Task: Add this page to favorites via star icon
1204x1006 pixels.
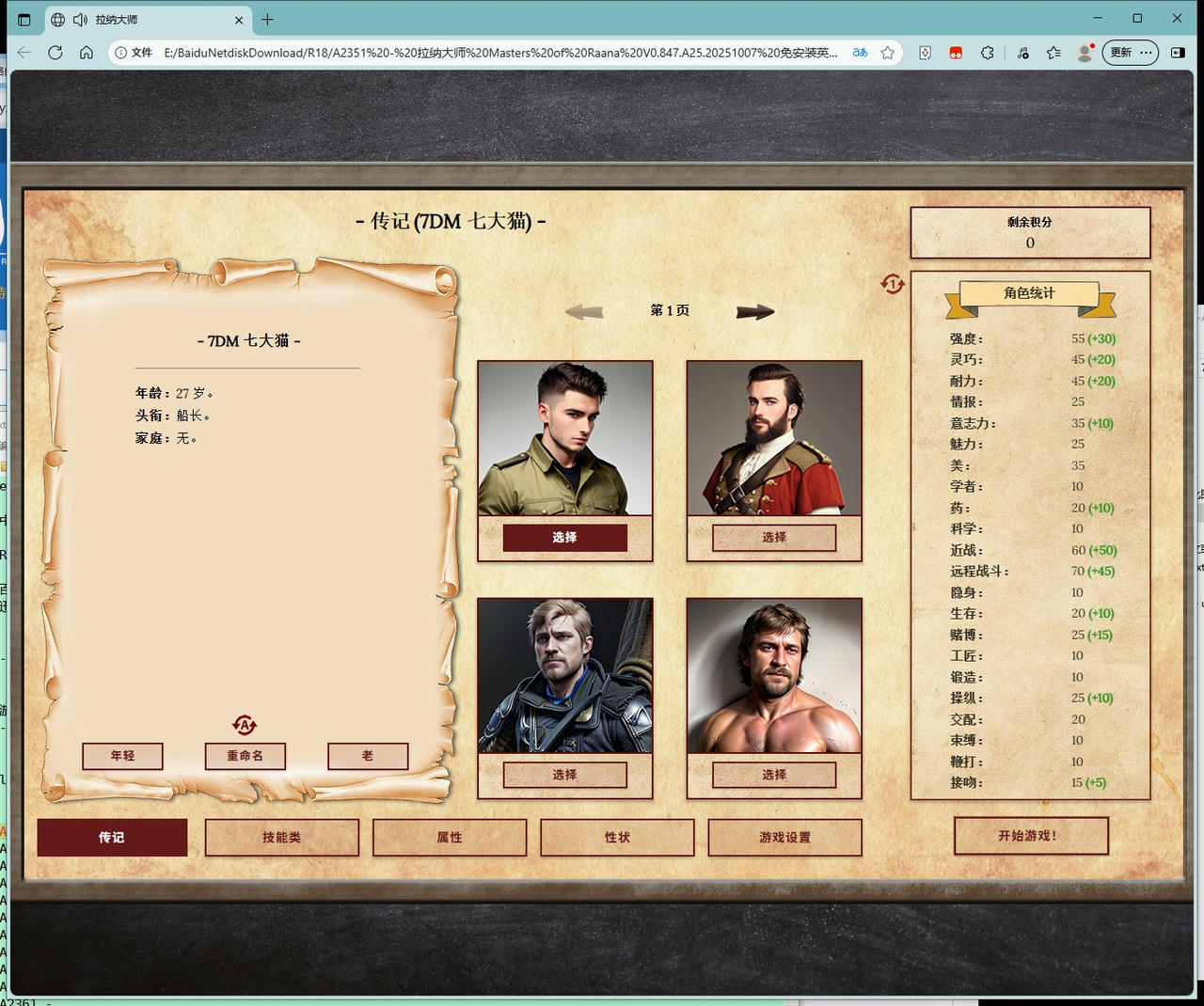Action: coord(886,54)
